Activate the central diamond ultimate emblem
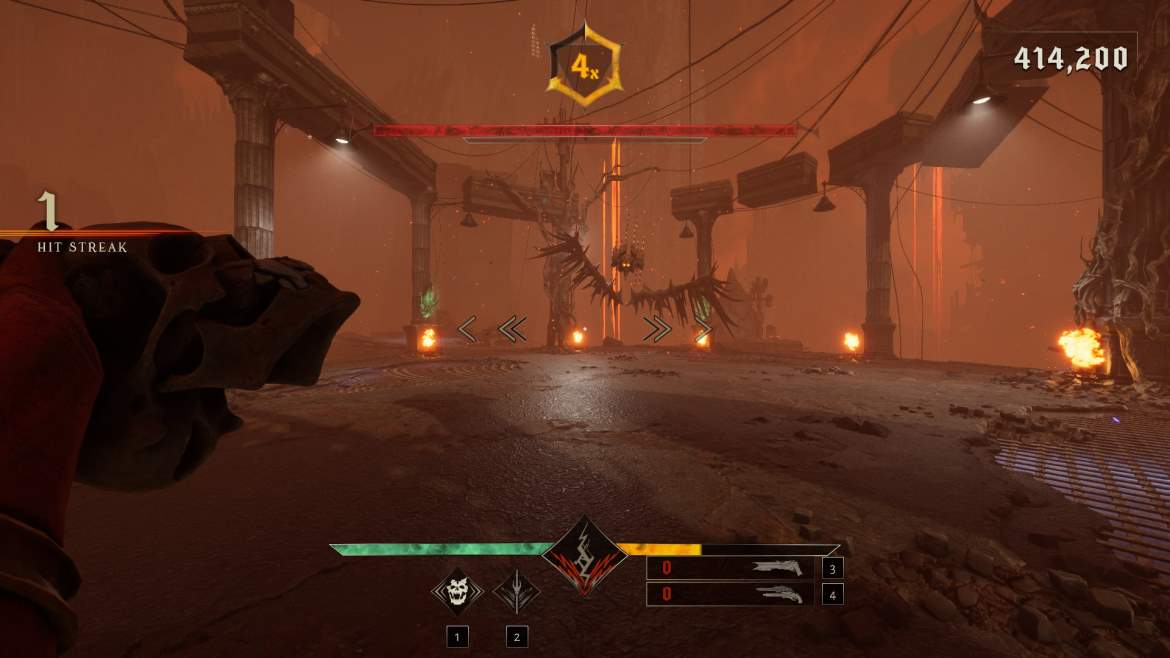This screenshot has height=658, width=1170. pos(584,557)
